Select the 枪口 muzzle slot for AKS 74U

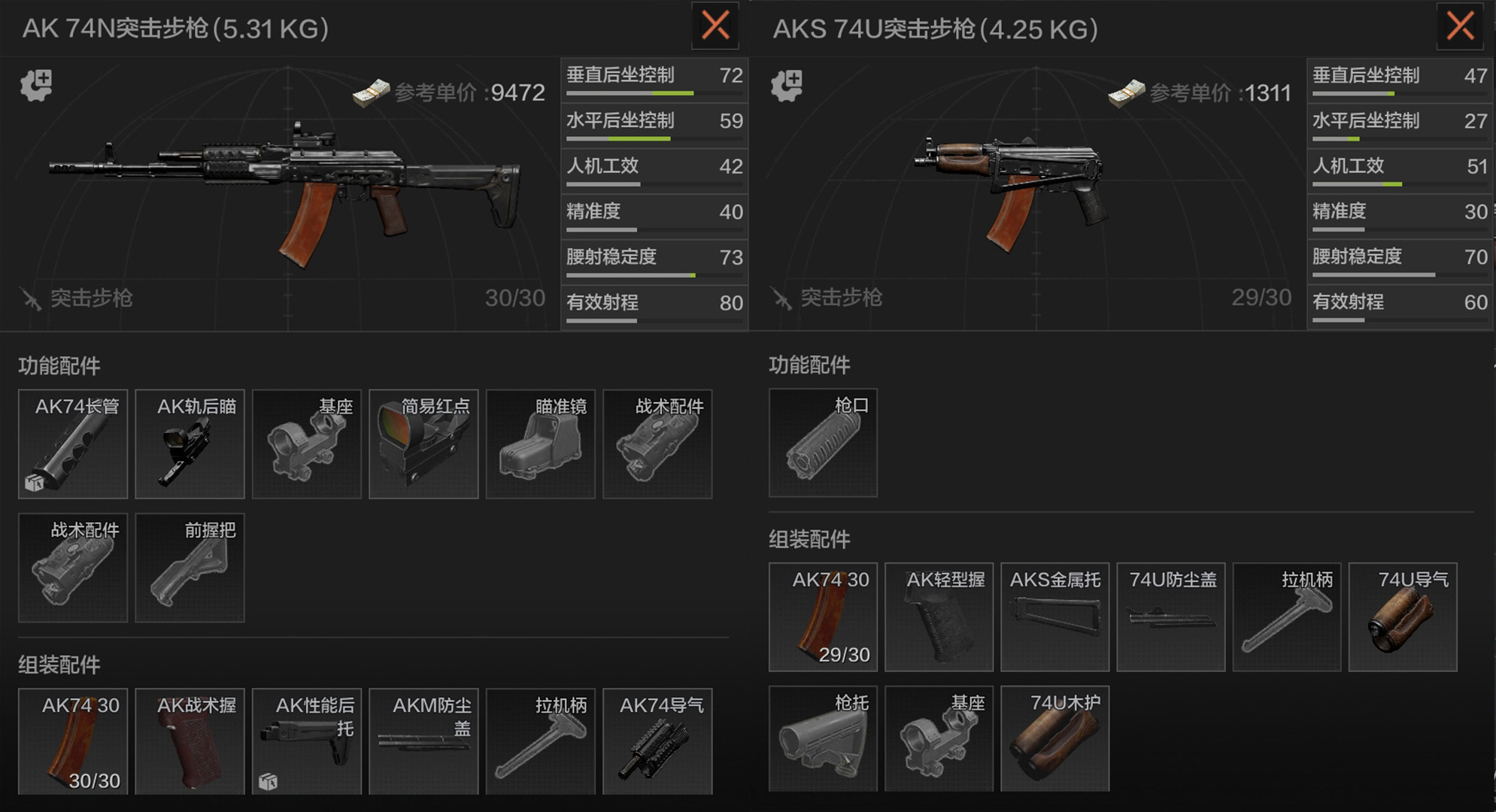(823, 444)
